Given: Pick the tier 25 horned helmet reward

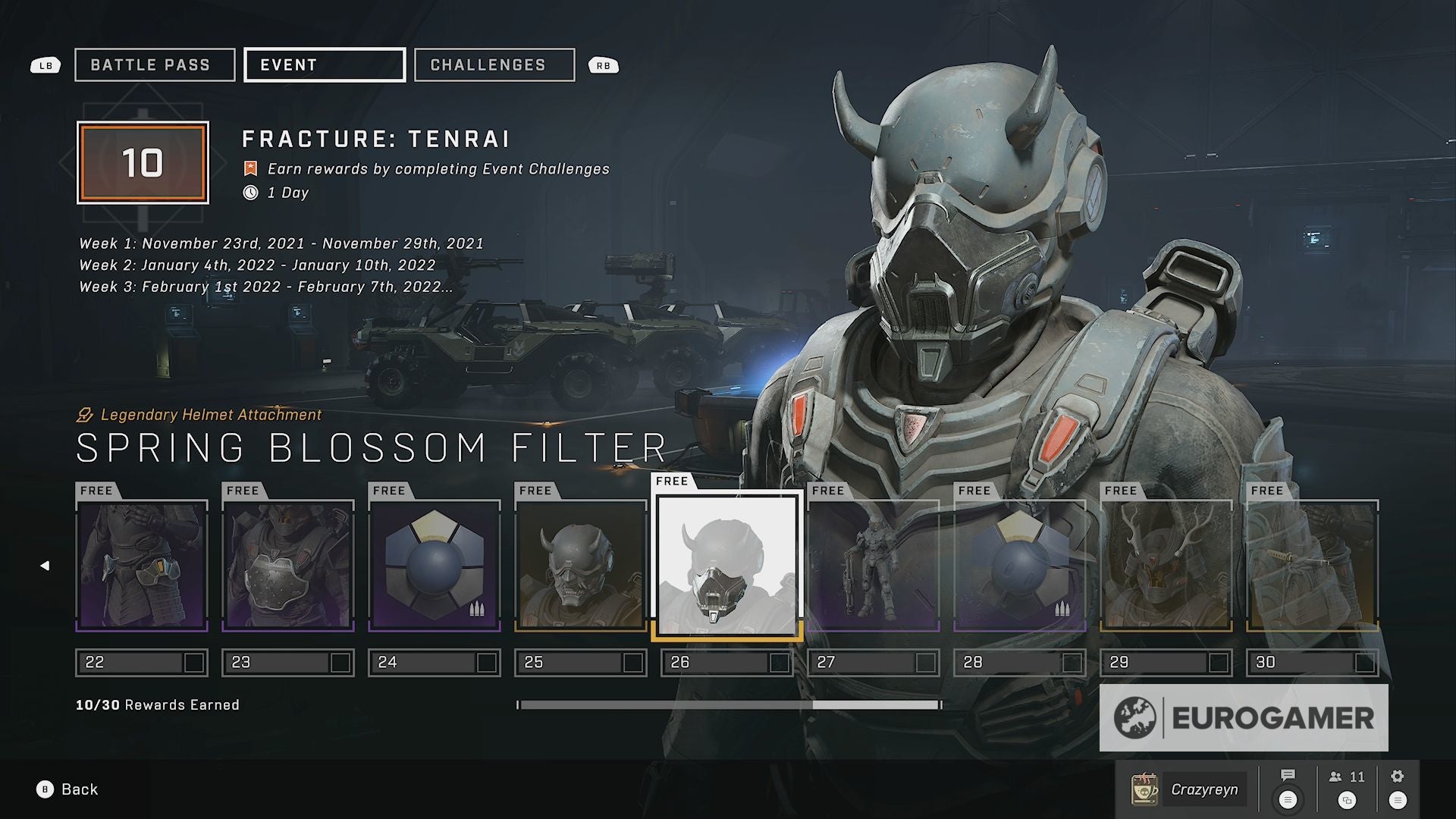Looking at the screenshot, I should tap(581, 565).
